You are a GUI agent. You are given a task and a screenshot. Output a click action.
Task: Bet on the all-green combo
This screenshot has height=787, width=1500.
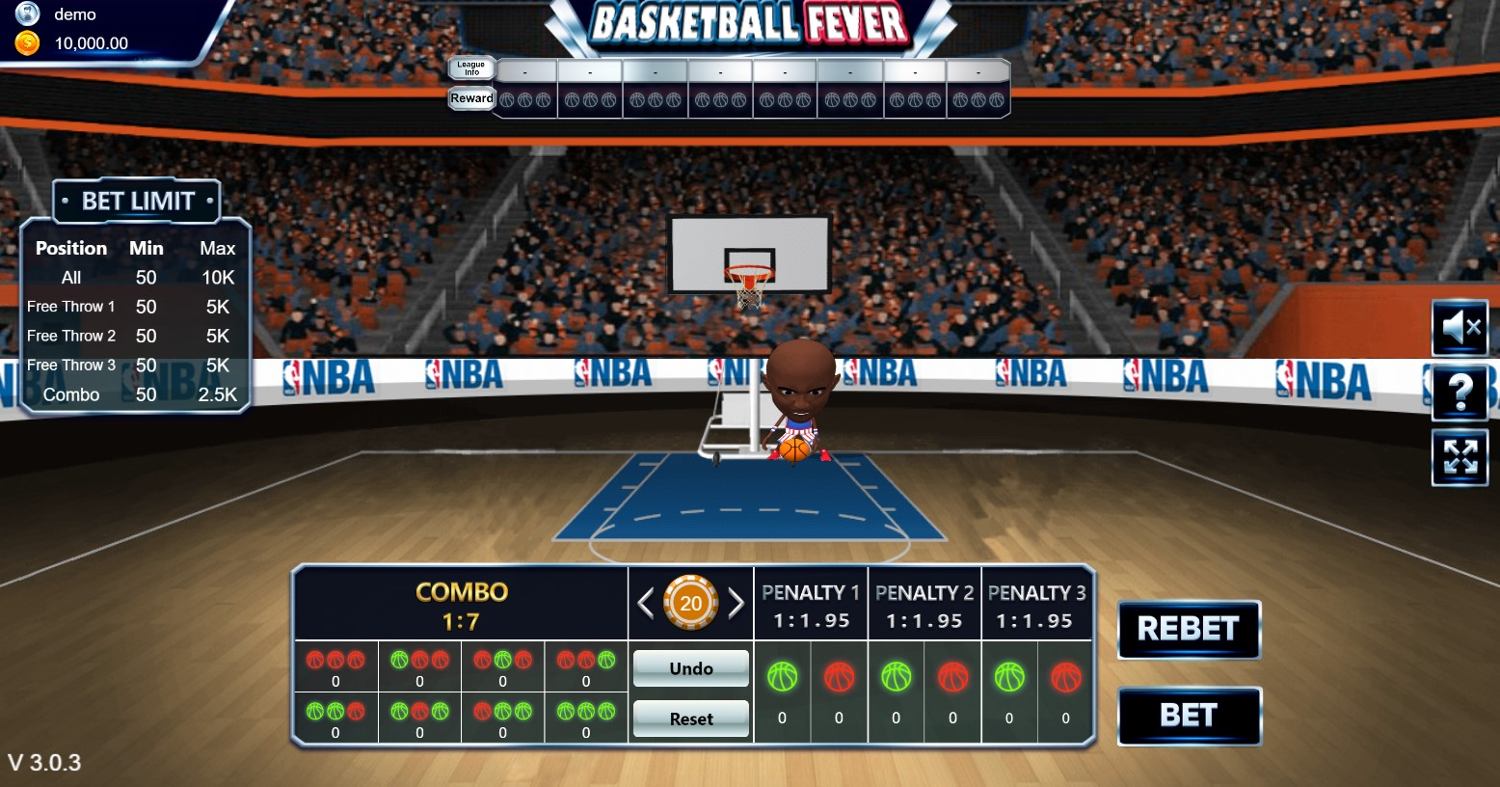click(586, 718)
